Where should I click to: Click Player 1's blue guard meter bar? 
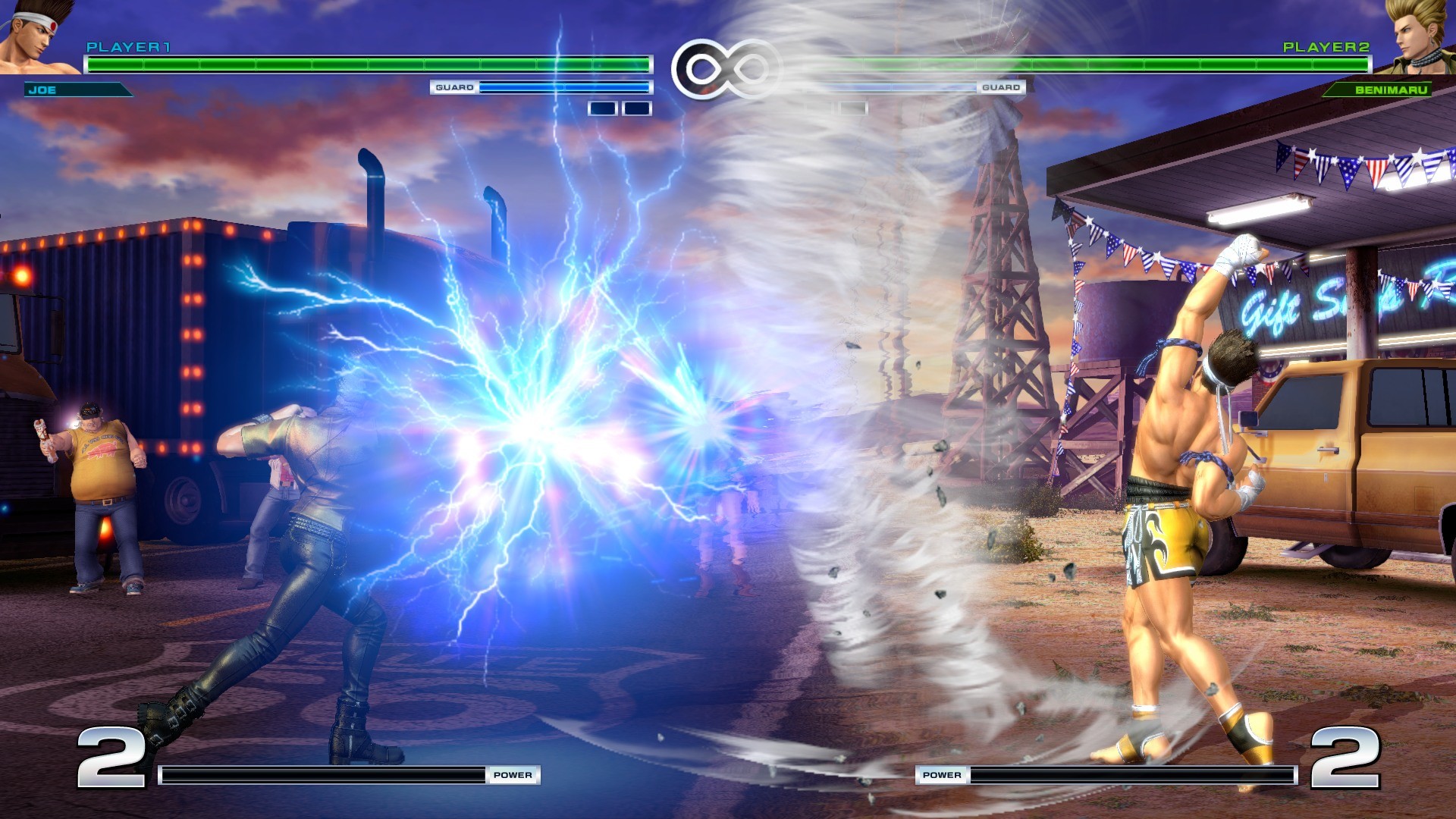point(565,87)
